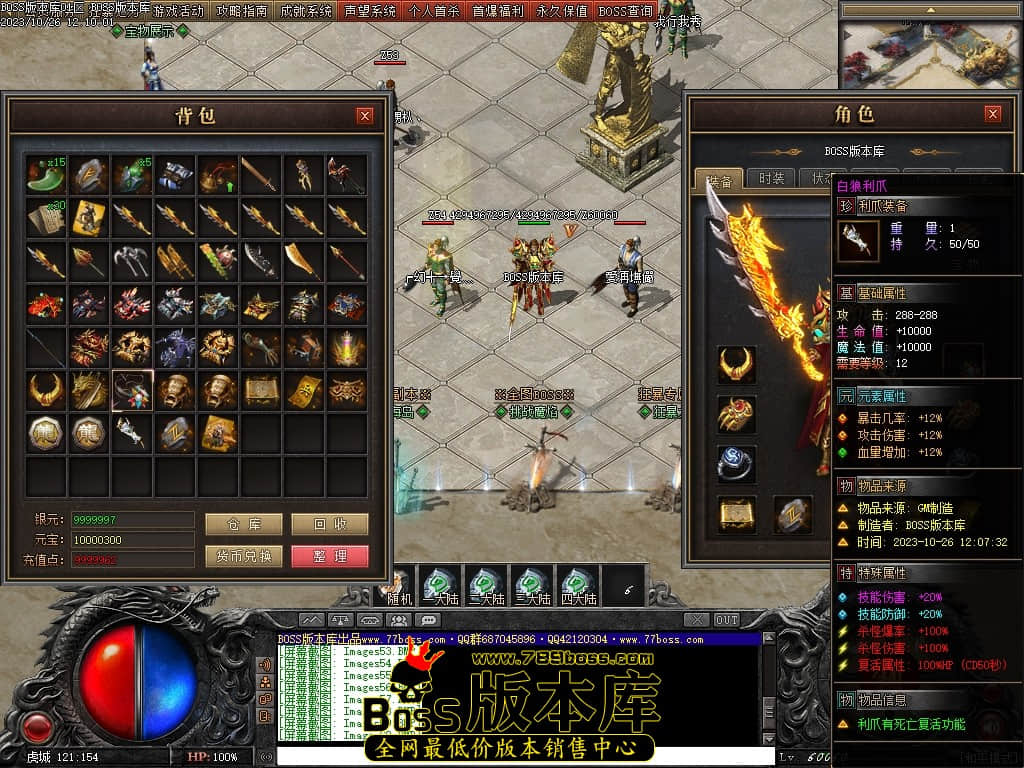
Task: Select the 装备 equipment tab
Action: (719, 180)
